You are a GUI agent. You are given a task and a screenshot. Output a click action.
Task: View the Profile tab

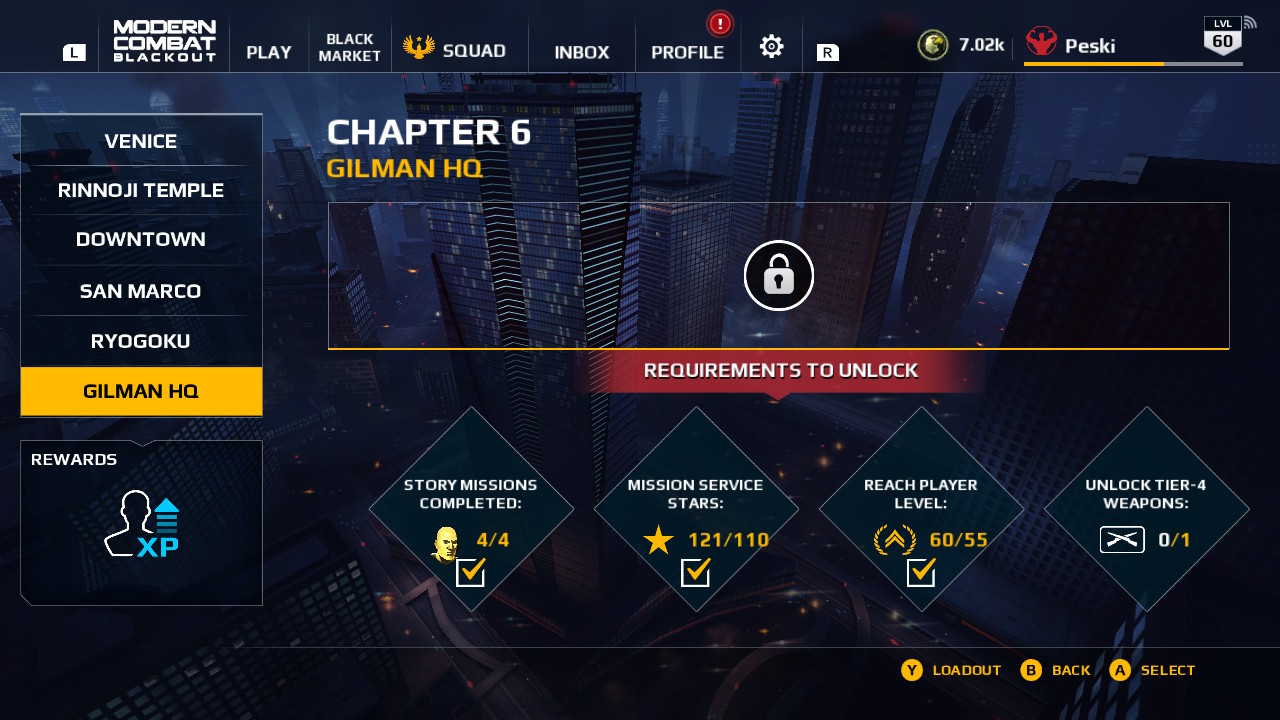point(688,52)
